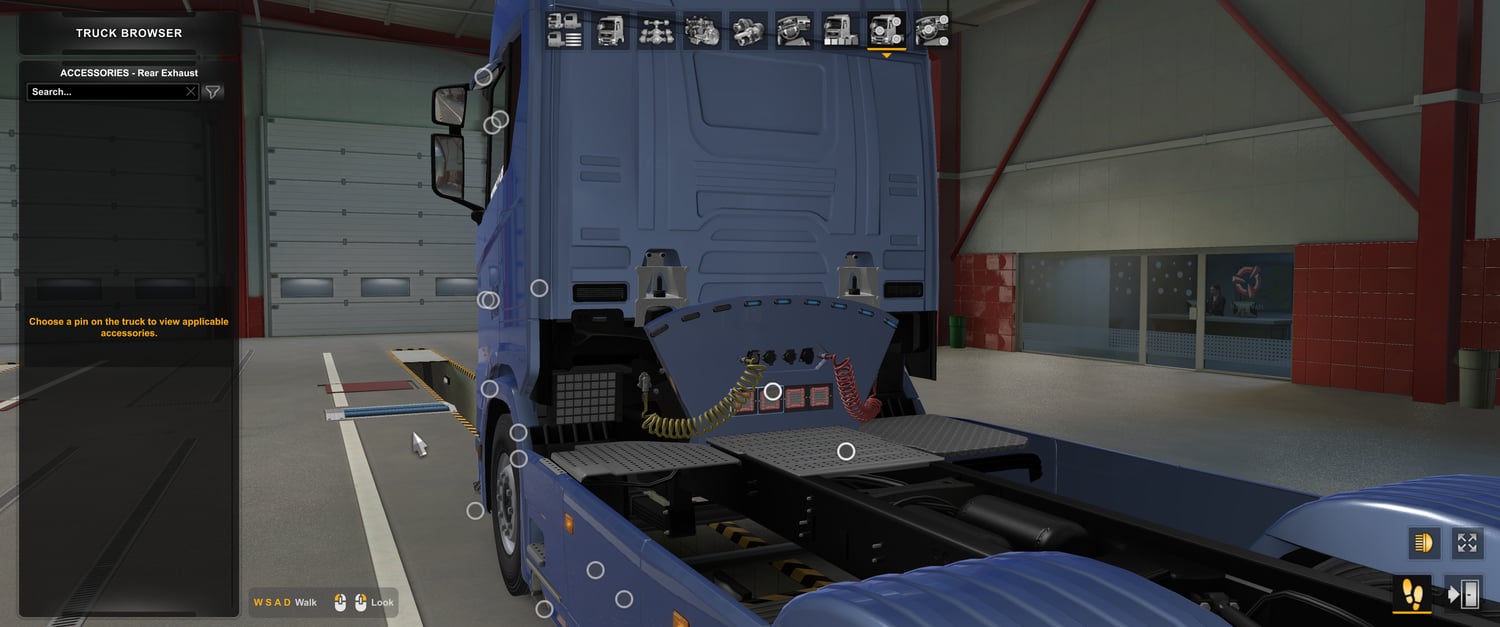
Task: Exit the browser via the door icon
Action: [1463, 594]
